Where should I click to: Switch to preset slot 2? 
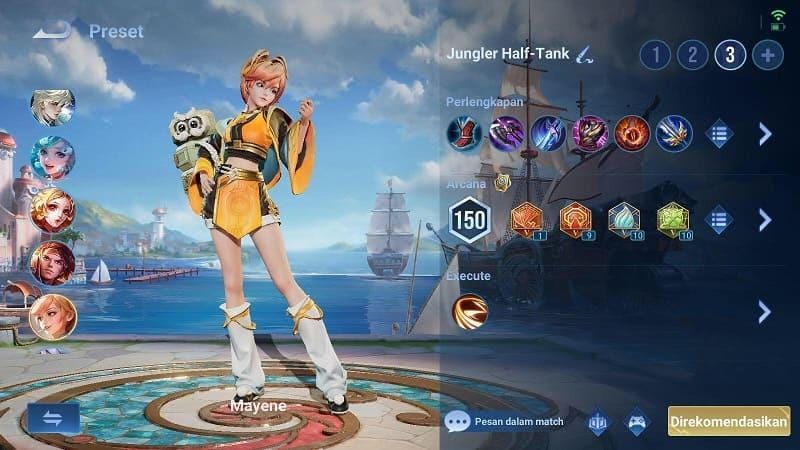tap(693, 54)
